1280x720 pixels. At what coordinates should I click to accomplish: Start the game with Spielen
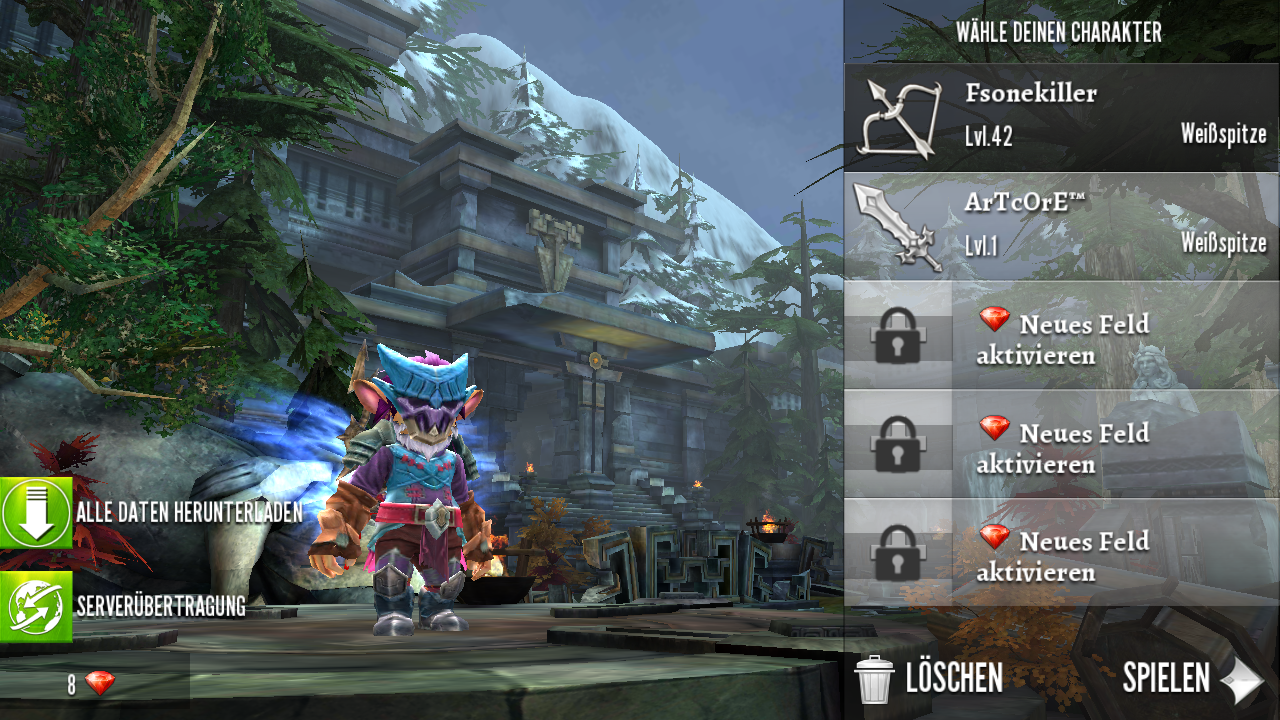[1191, 679]
